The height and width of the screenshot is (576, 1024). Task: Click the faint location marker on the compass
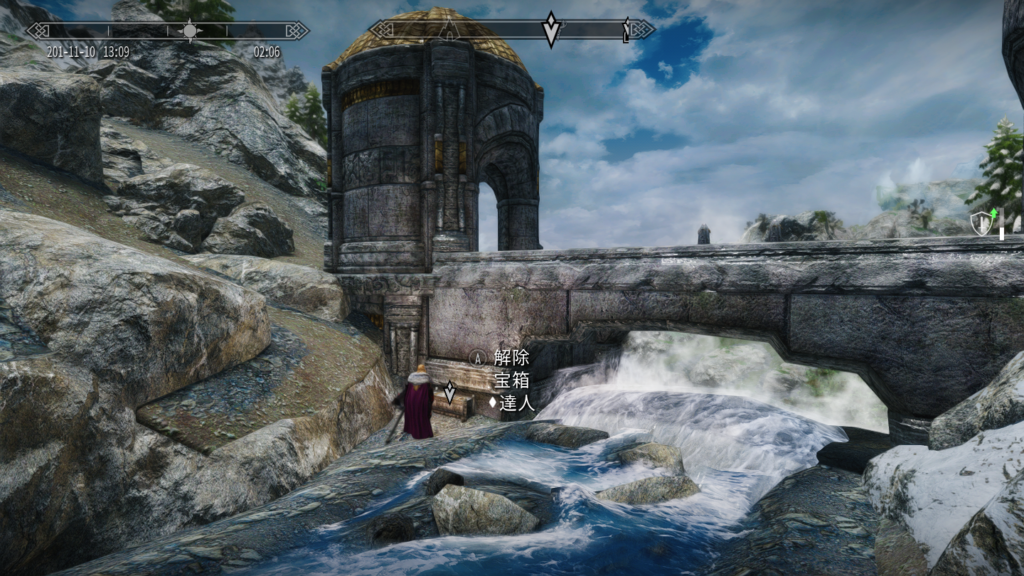click(x=450, y=28)
